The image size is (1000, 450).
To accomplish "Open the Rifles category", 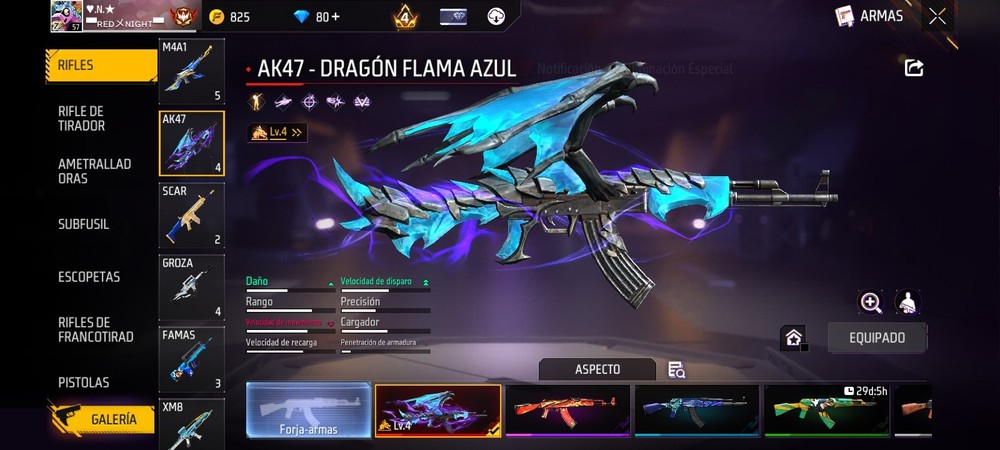I will (100, 65).
